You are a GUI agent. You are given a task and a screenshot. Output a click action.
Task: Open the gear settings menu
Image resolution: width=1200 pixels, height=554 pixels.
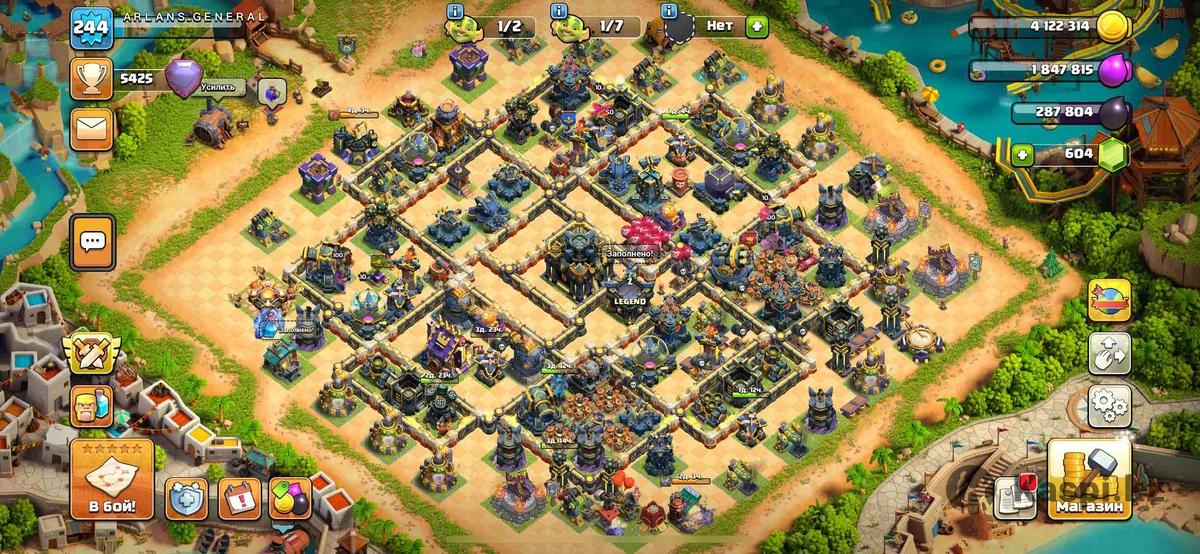coord(1109,405)
